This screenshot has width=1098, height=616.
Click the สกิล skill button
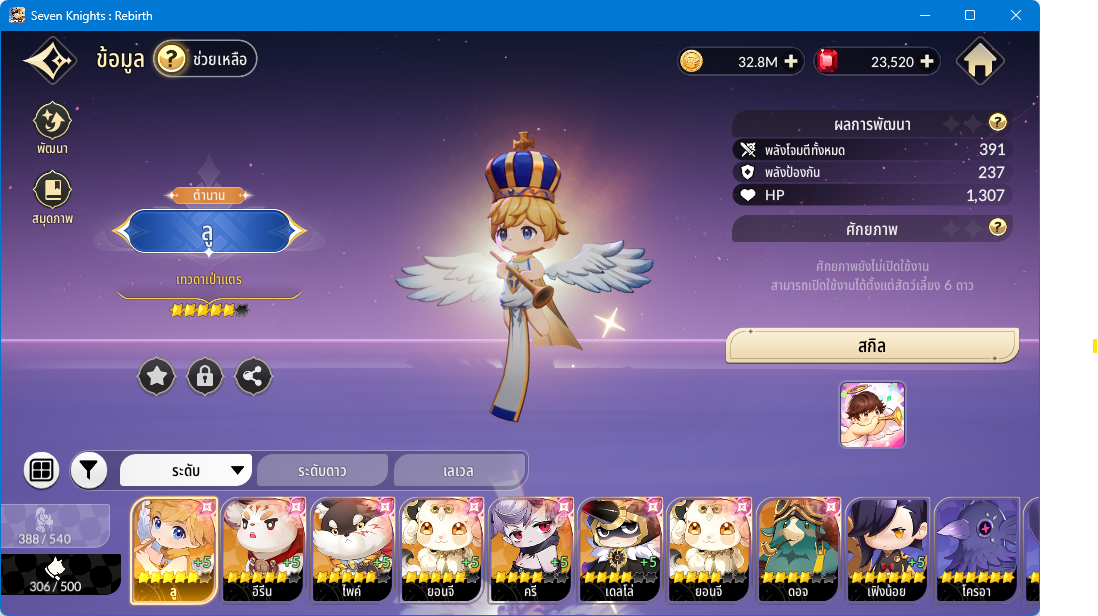pos(872,346)
